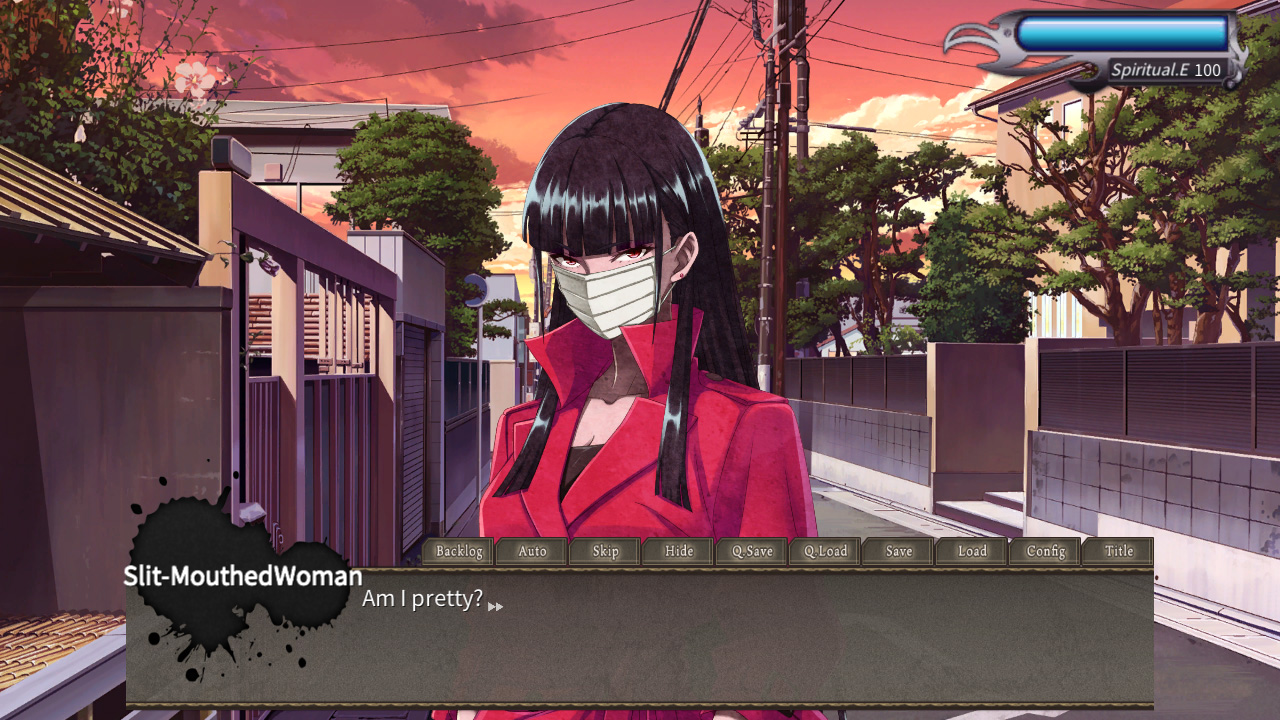Click the advance arrows after 'Am I pretty?'
This screenshot has height=720, width=1280.
pyautogui.click(x=494, y=603)
